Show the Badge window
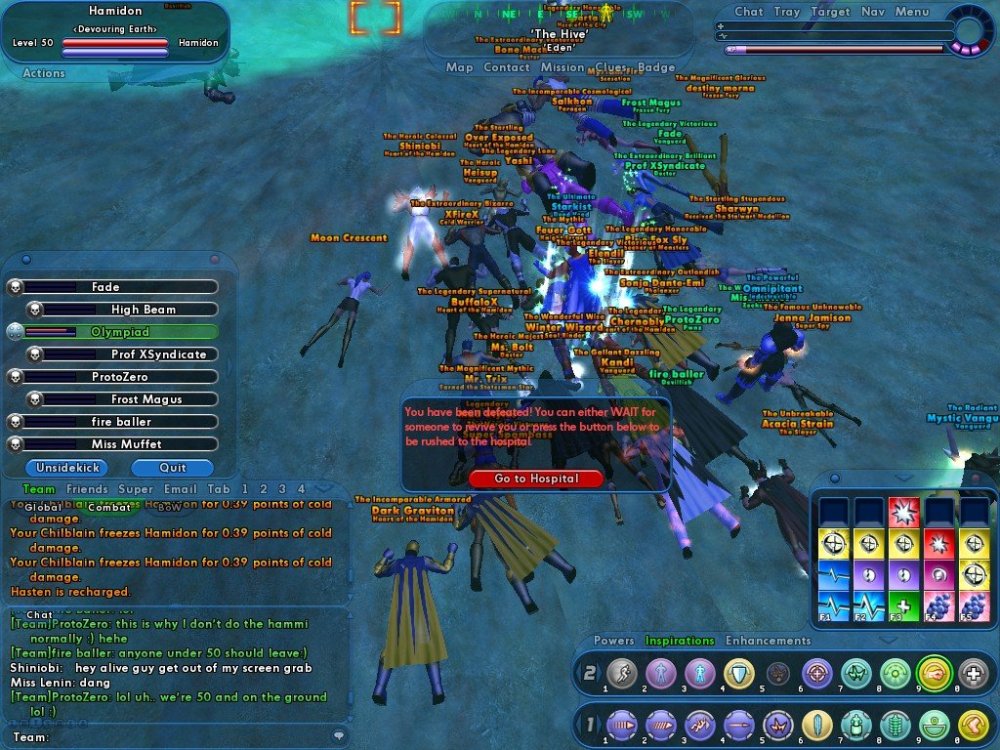This screenshot has height=750, width=1000. (x=656, y=68)
